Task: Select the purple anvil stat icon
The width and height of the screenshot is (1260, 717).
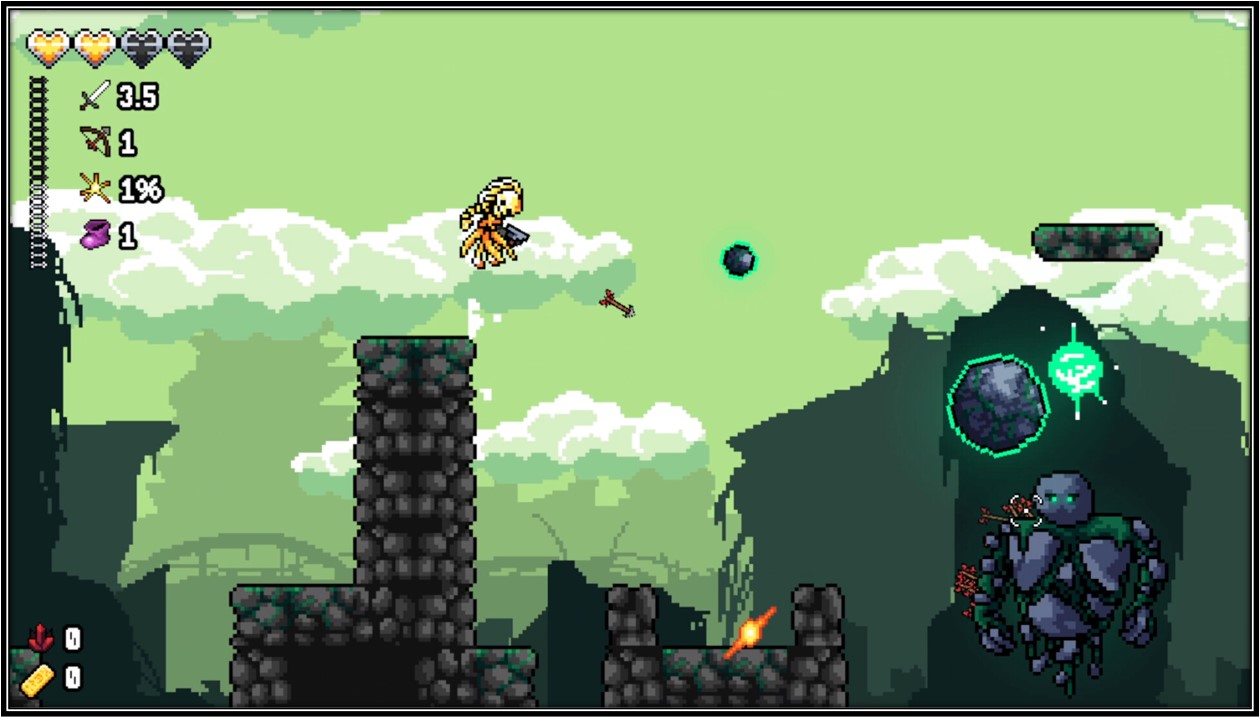Action: 95,236
